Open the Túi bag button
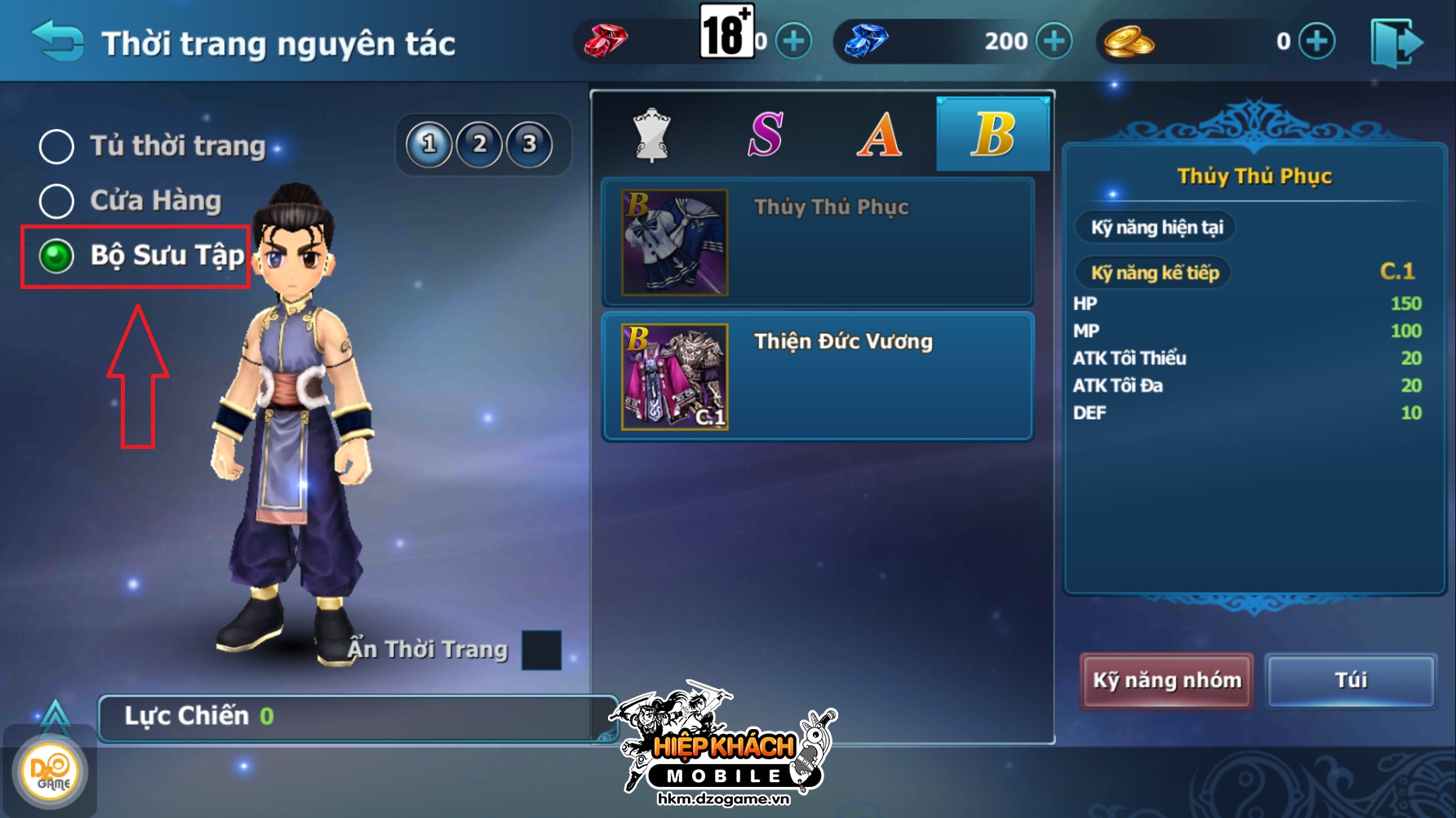The image size is (1456, 818). [x=1351, y=680]
